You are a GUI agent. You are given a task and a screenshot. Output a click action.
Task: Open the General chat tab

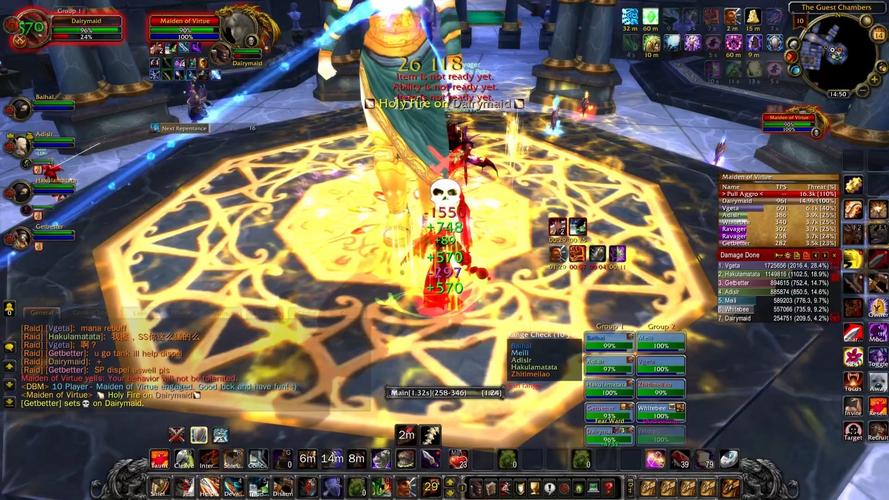[x=41, y=313]
